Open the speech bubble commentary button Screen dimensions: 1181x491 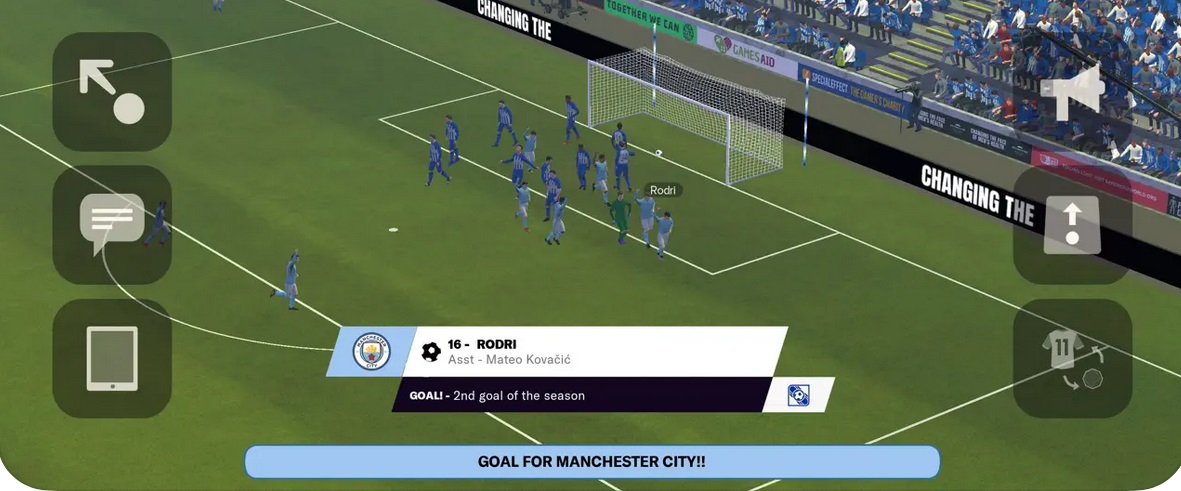pyautogui.click(x=112, y=224)
